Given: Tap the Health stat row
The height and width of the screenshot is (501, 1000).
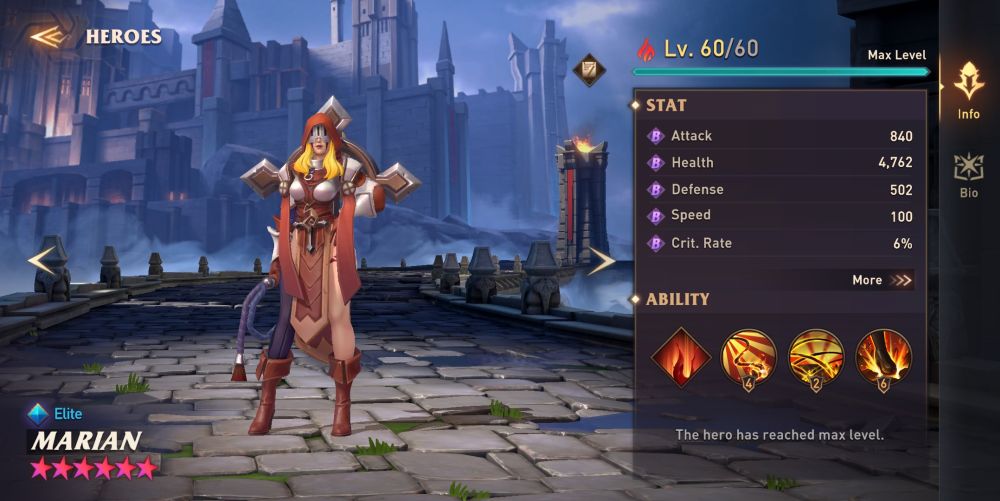Looking at the screenshot, I should (780, 163).
